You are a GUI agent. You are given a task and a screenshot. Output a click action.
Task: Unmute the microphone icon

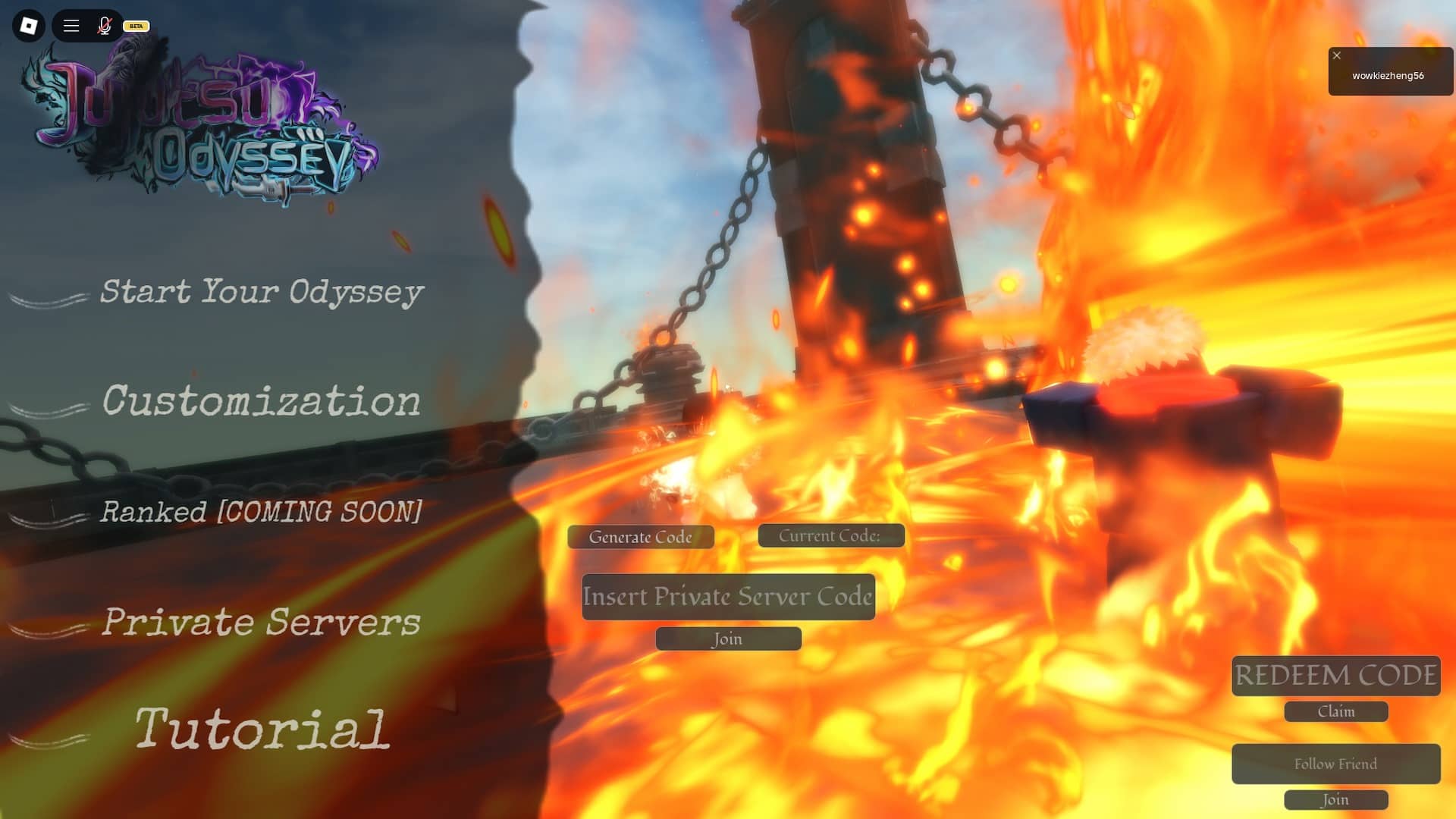104,25
